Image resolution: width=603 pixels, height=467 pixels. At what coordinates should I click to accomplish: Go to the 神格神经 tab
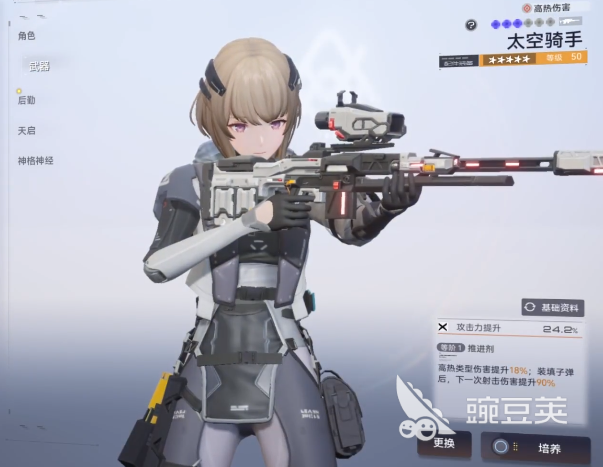pos(35,160)
